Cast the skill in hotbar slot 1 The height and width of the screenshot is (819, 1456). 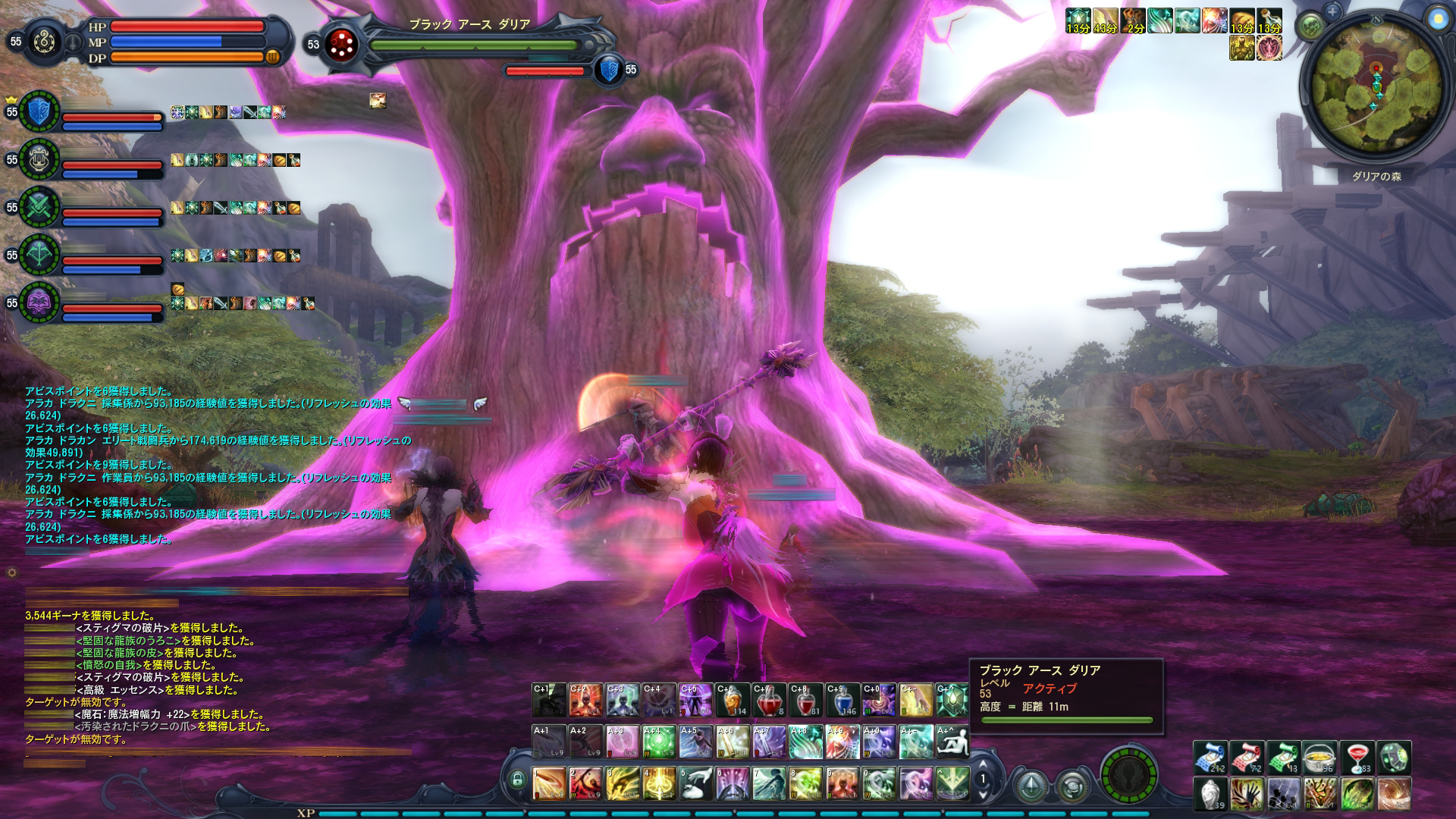coord(548,783)
